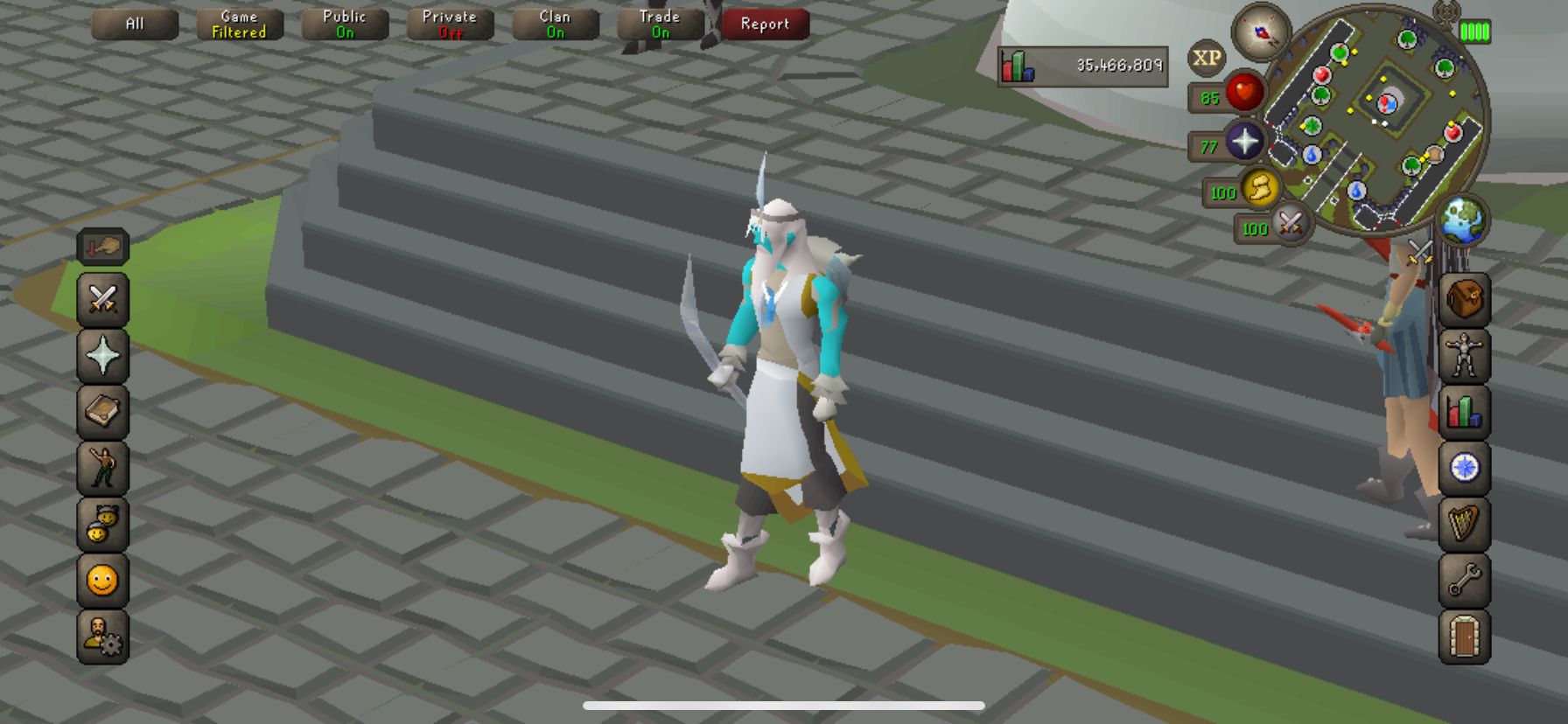This screenshot has height=724, width=1568.
Task: Open the combat options swords panel
Action: coord(102,300)
